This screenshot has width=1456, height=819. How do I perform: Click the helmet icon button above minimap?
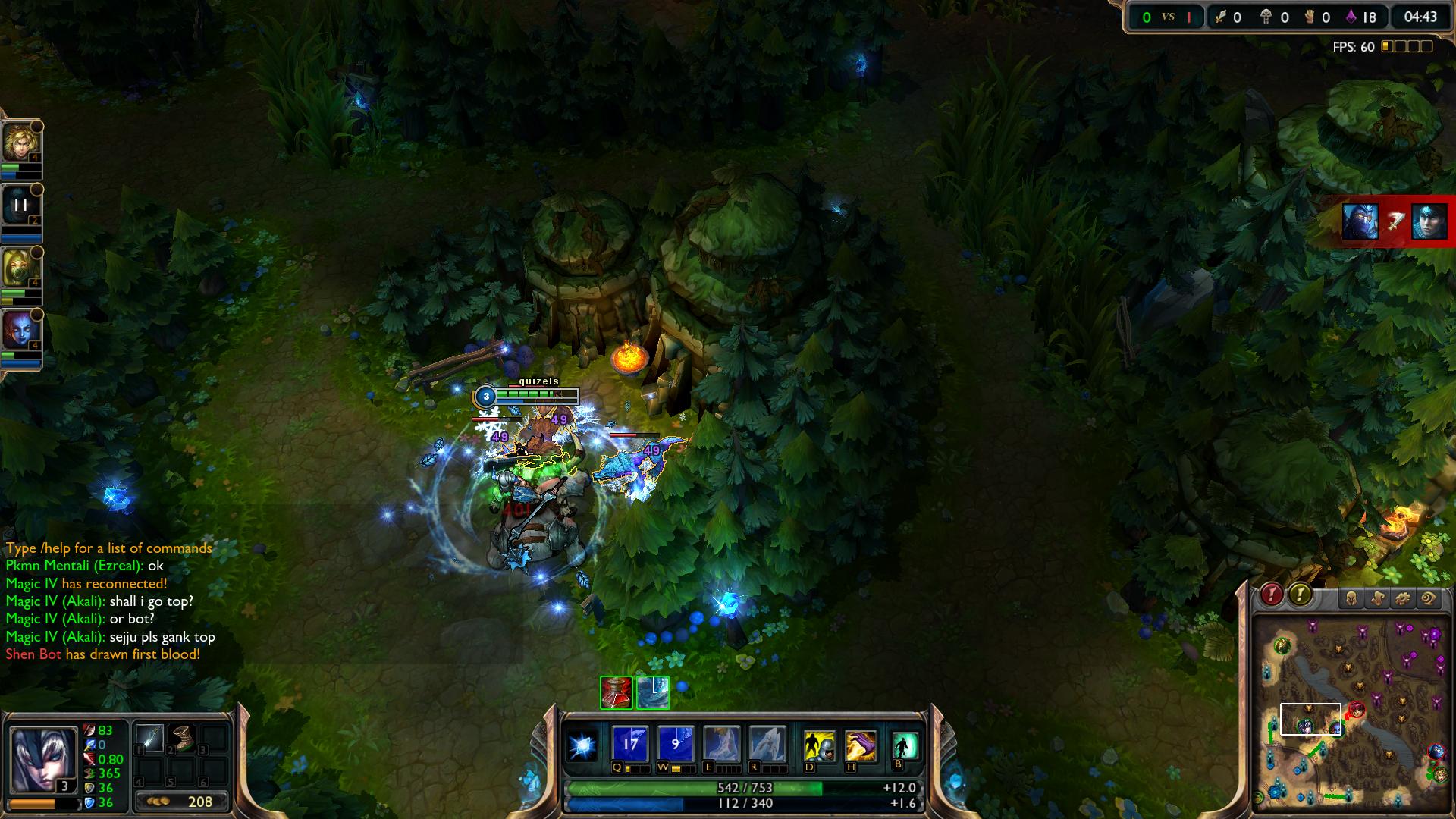pyautogui.click(x=1351, y=599)
